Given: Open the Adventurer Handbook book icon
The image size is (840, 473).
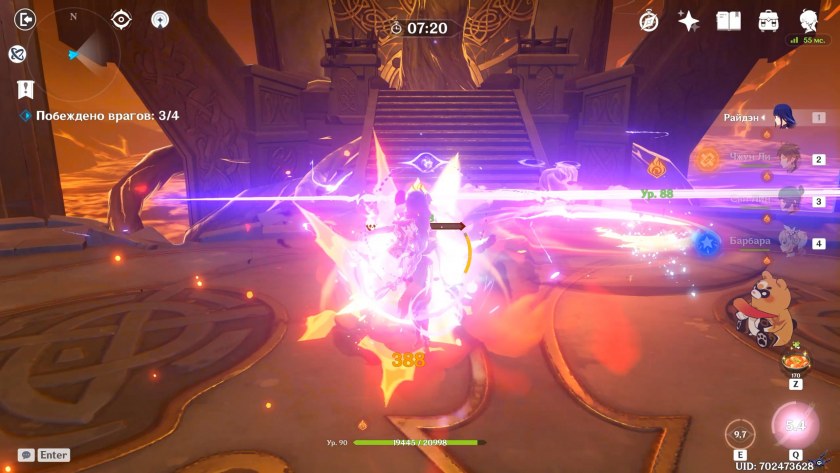Looking at the screenshot, I should click(728, 21).
